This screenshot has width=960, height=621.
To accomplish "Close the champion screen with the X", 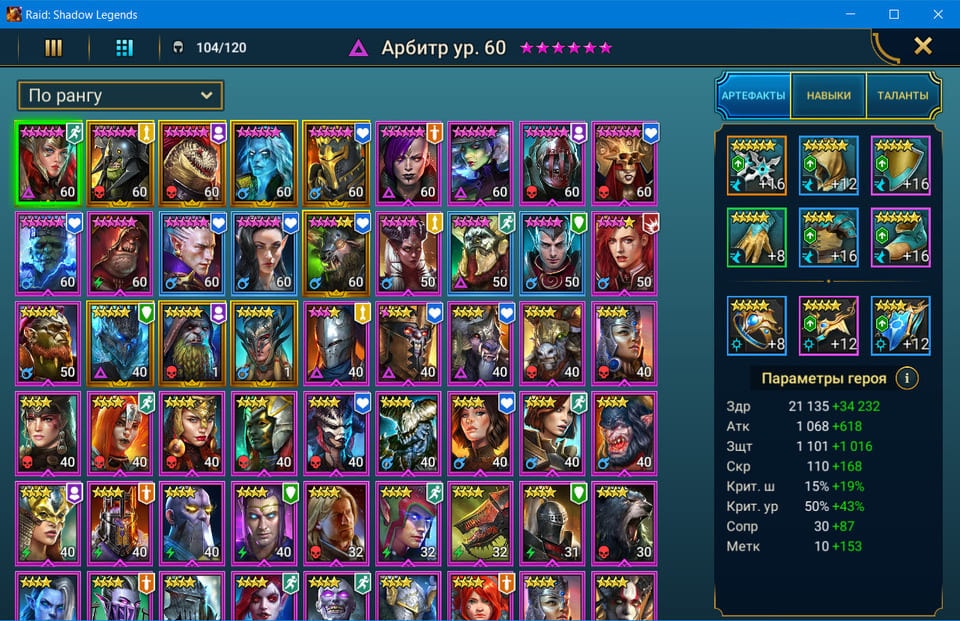I will 923,46.
